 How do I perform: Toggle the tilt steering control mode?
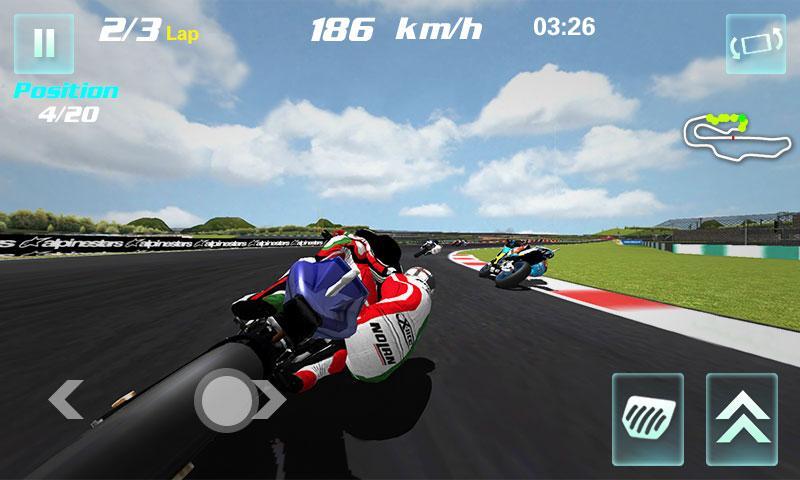tap(756, 44)
